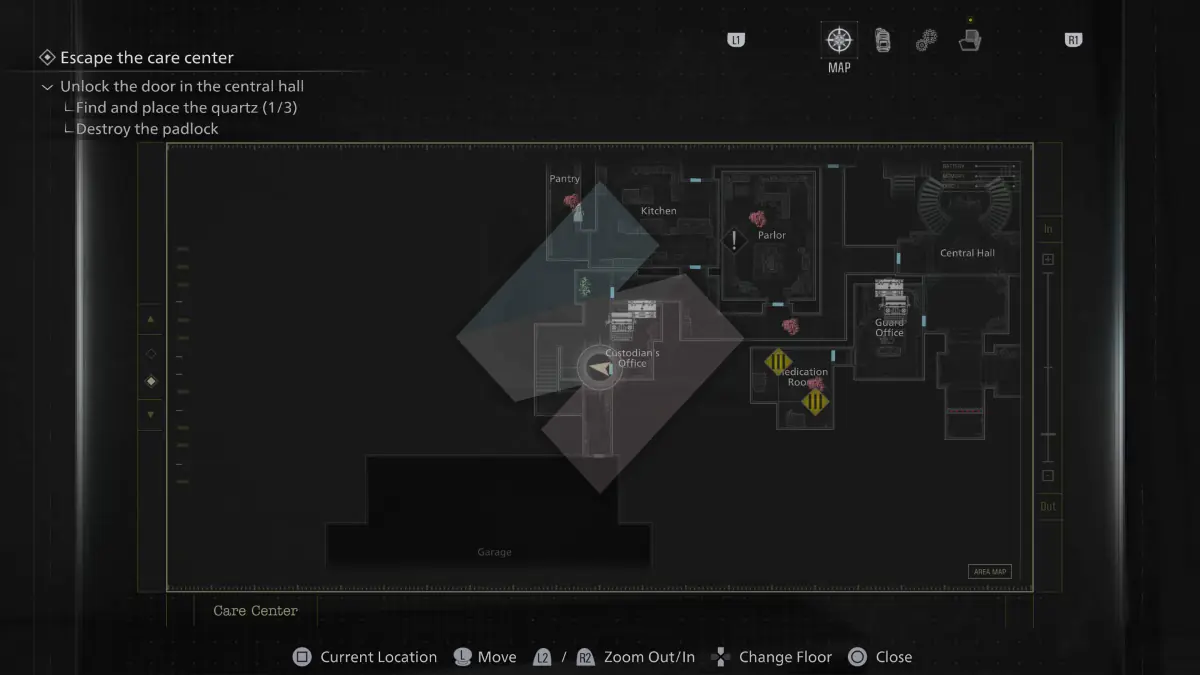Go up a floor with up arrow
The width and height of the screenshot is (1200, 675).
pyautogui.click(x=151, y=320)
